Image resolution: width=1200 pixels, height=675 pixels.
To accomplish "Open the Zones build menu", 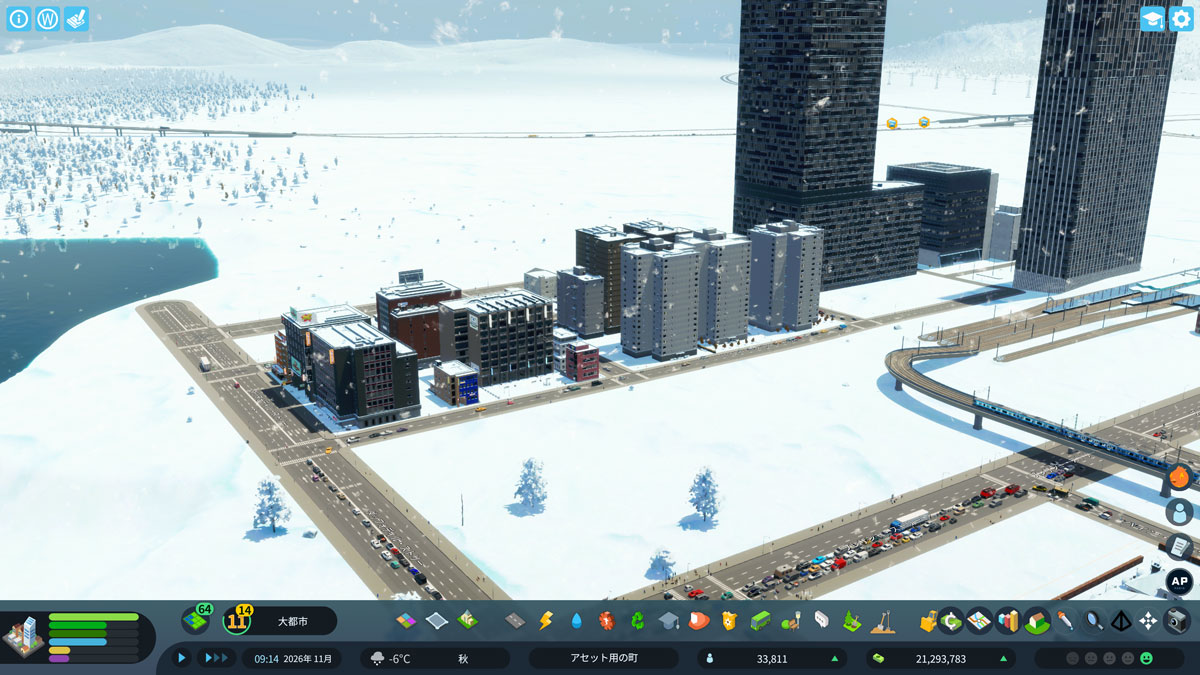I will click(406, 621).
